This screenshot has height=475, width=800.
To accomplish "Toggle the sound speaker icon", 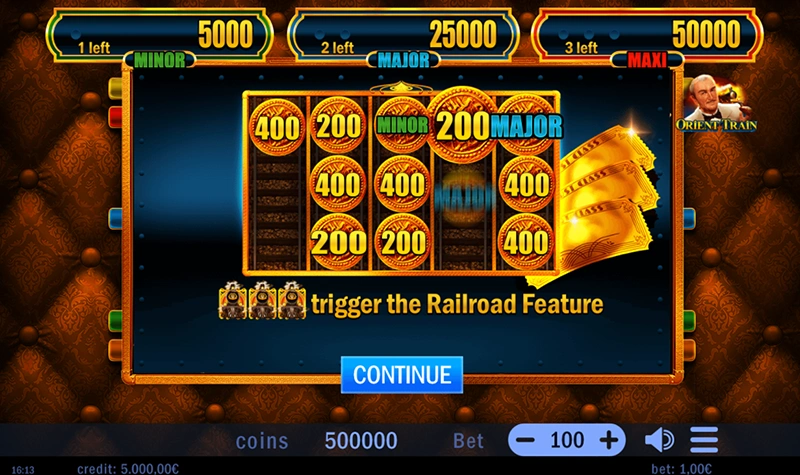I will coord(658,440).
